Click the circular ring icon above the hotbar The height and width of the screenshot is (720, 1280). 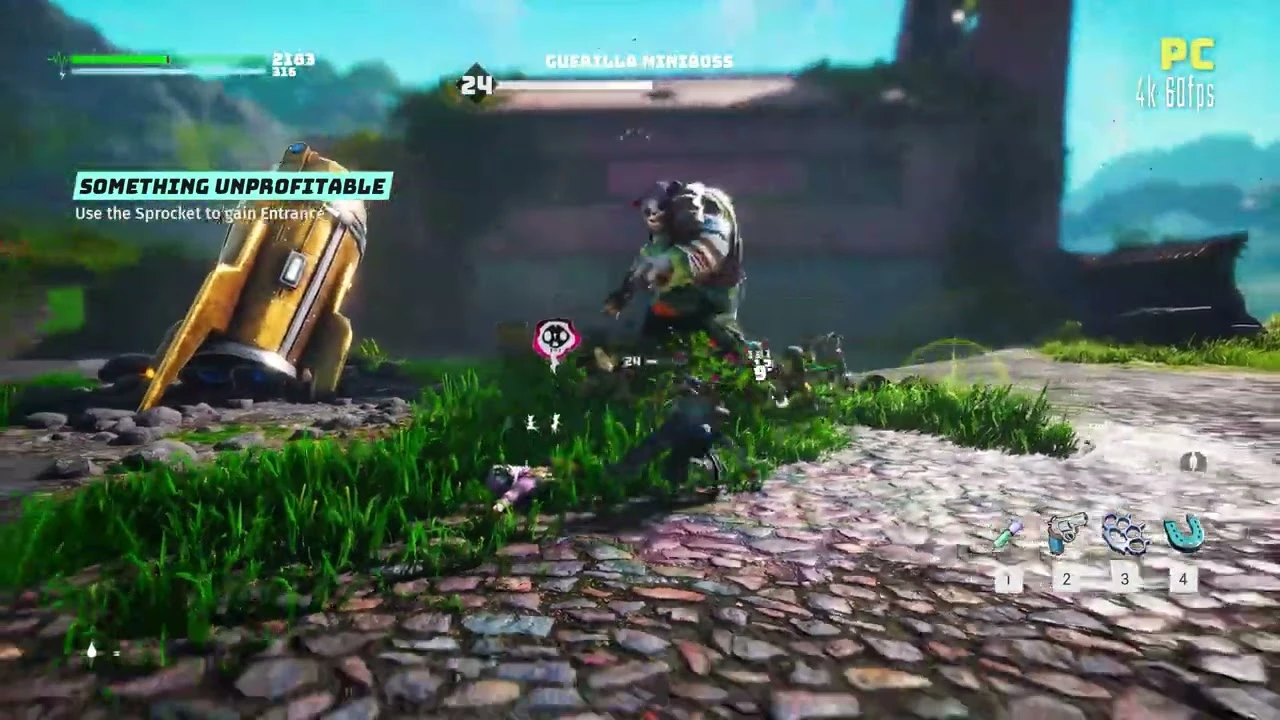tap(1196, 463)
